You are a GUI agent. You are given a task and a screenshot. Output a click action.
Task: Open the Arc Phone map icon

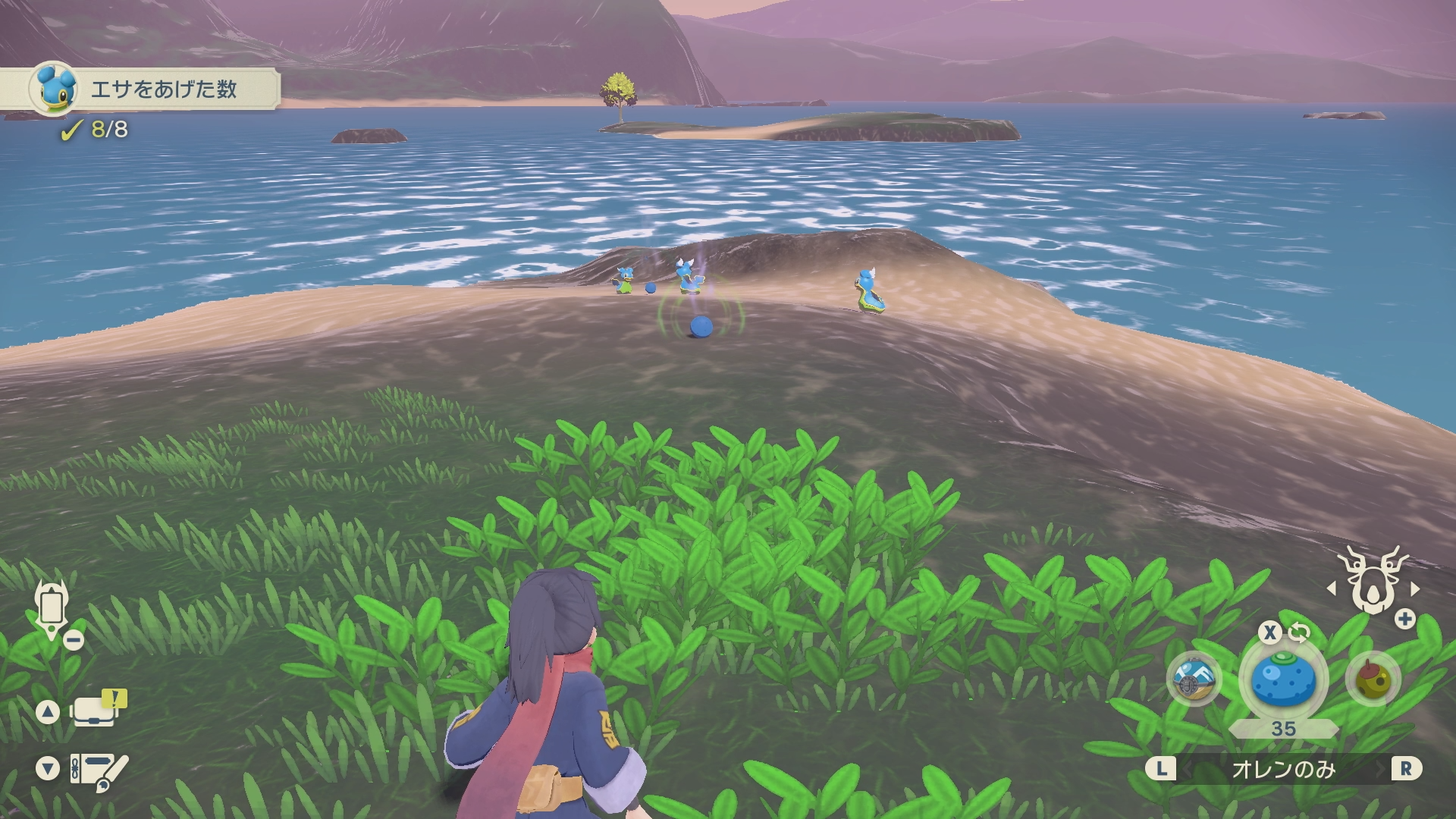pos(52,609)
